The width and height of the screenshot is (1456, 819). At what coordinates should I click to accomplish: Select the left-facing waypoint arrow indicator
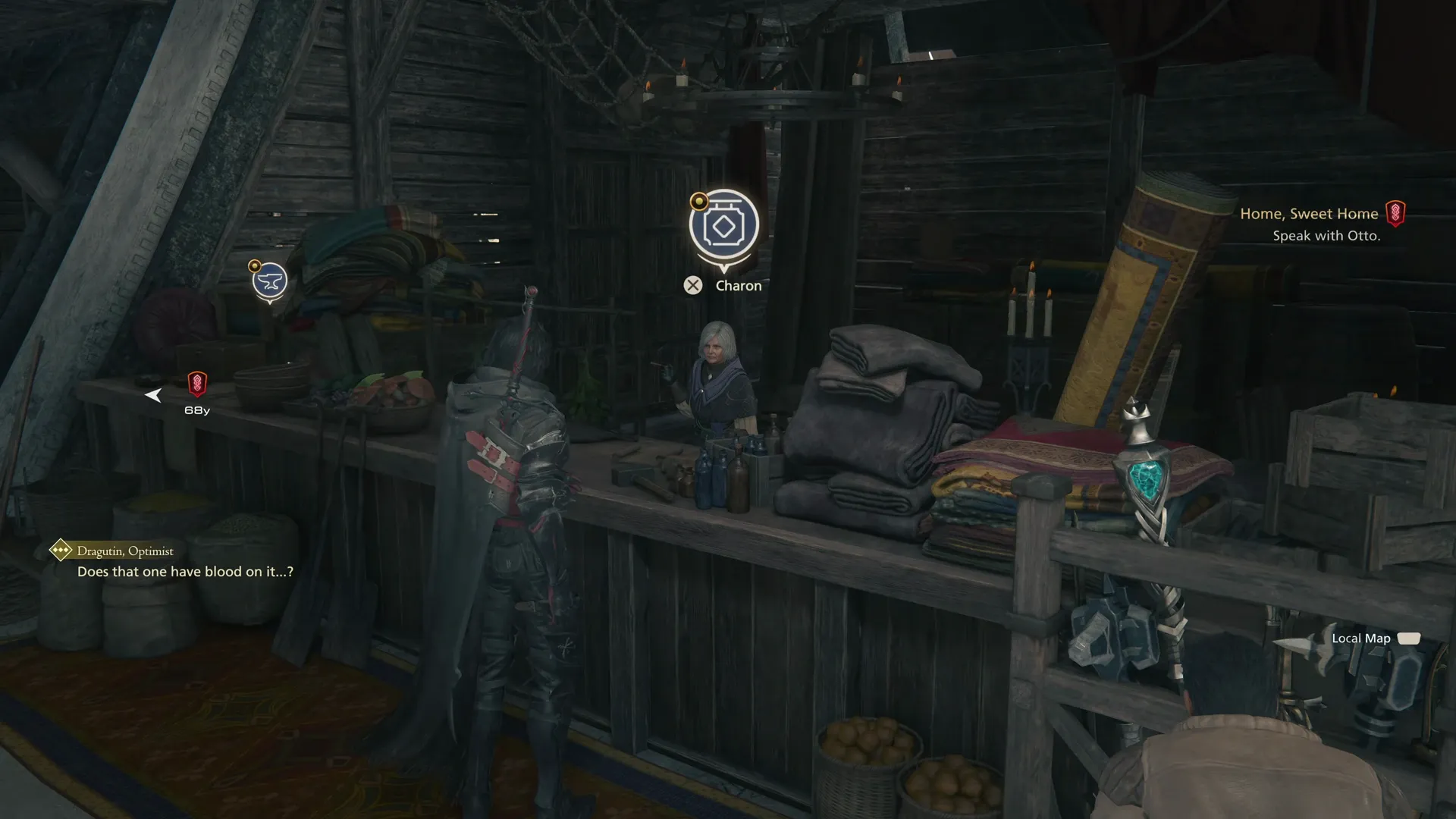click(x=154, y=394)
